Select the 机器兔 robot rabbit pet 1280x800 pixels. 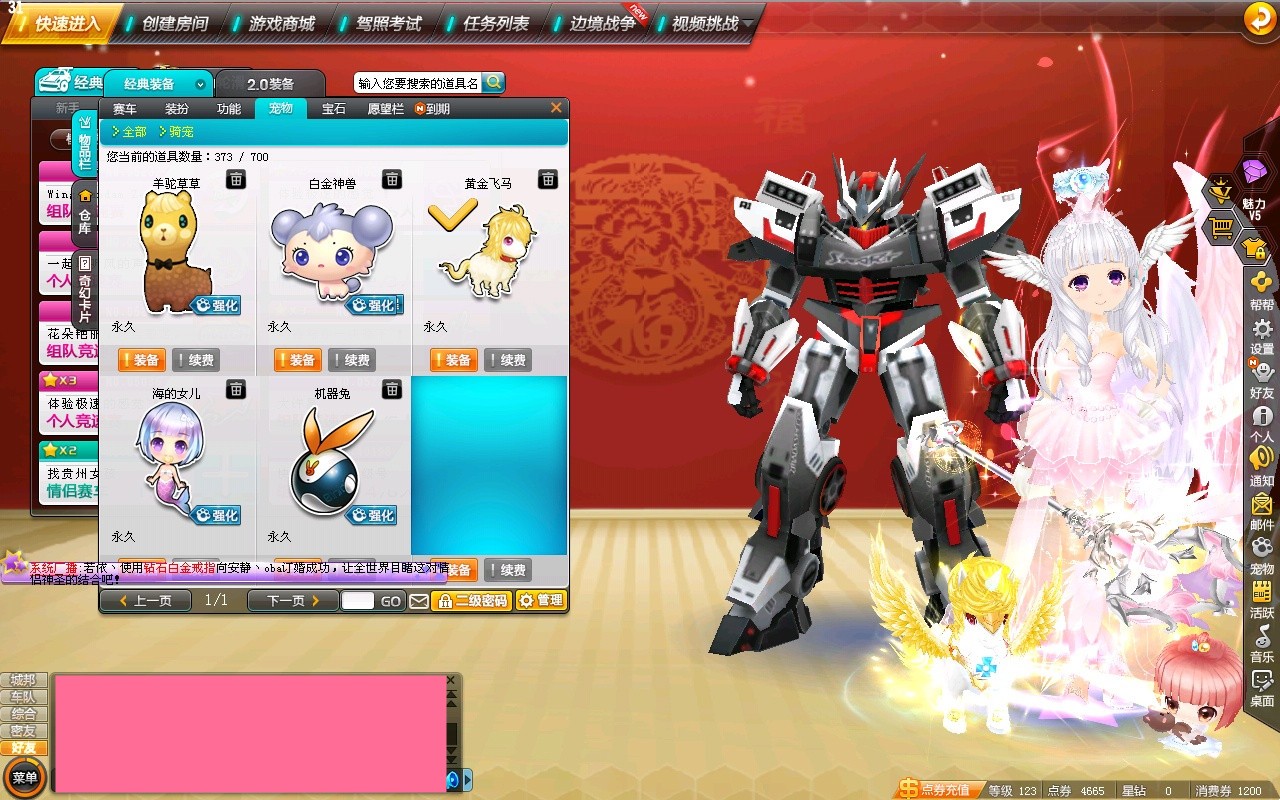pos(332,462)
